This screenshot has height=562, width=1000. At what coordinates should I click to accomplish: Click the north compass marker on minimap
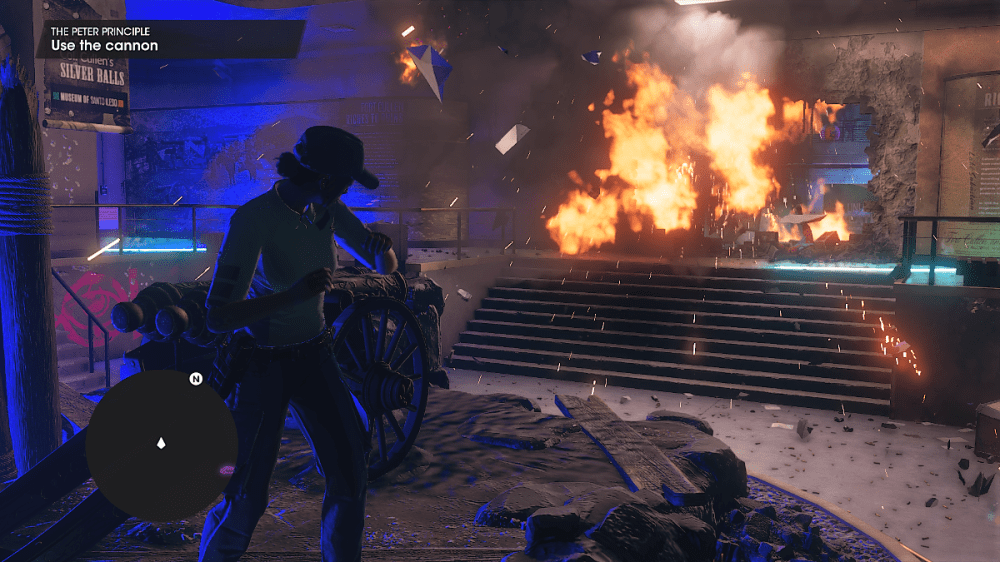click(x=196, y=379)
